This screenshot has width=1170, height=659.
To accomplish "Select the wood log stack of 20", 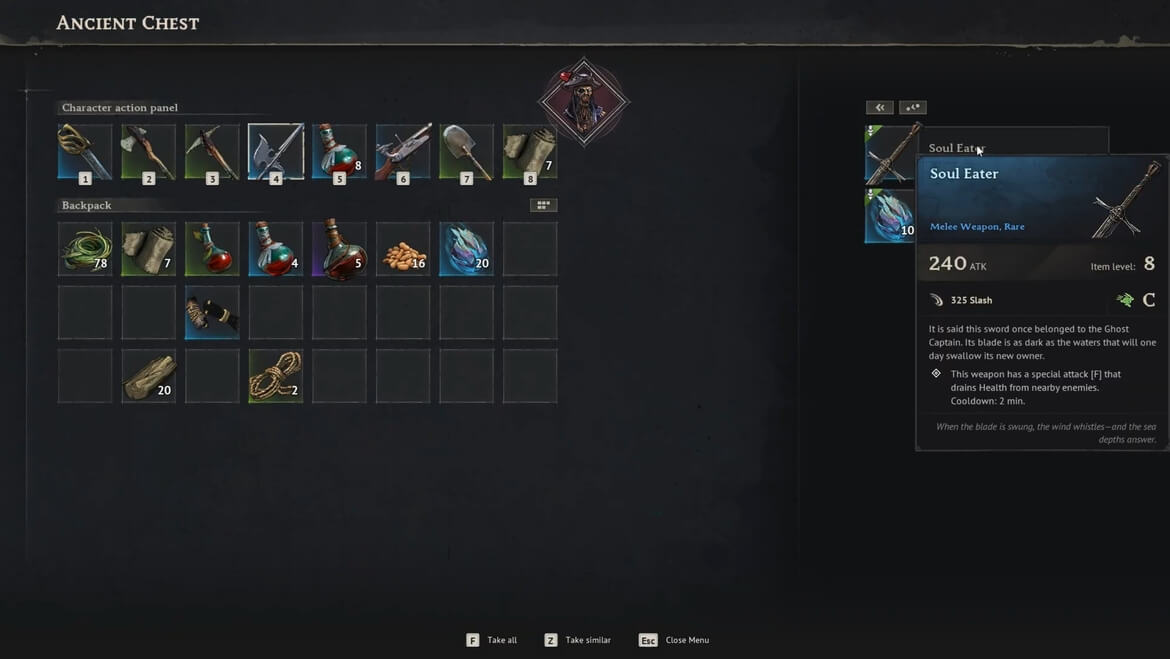I will tap(148, 376).
